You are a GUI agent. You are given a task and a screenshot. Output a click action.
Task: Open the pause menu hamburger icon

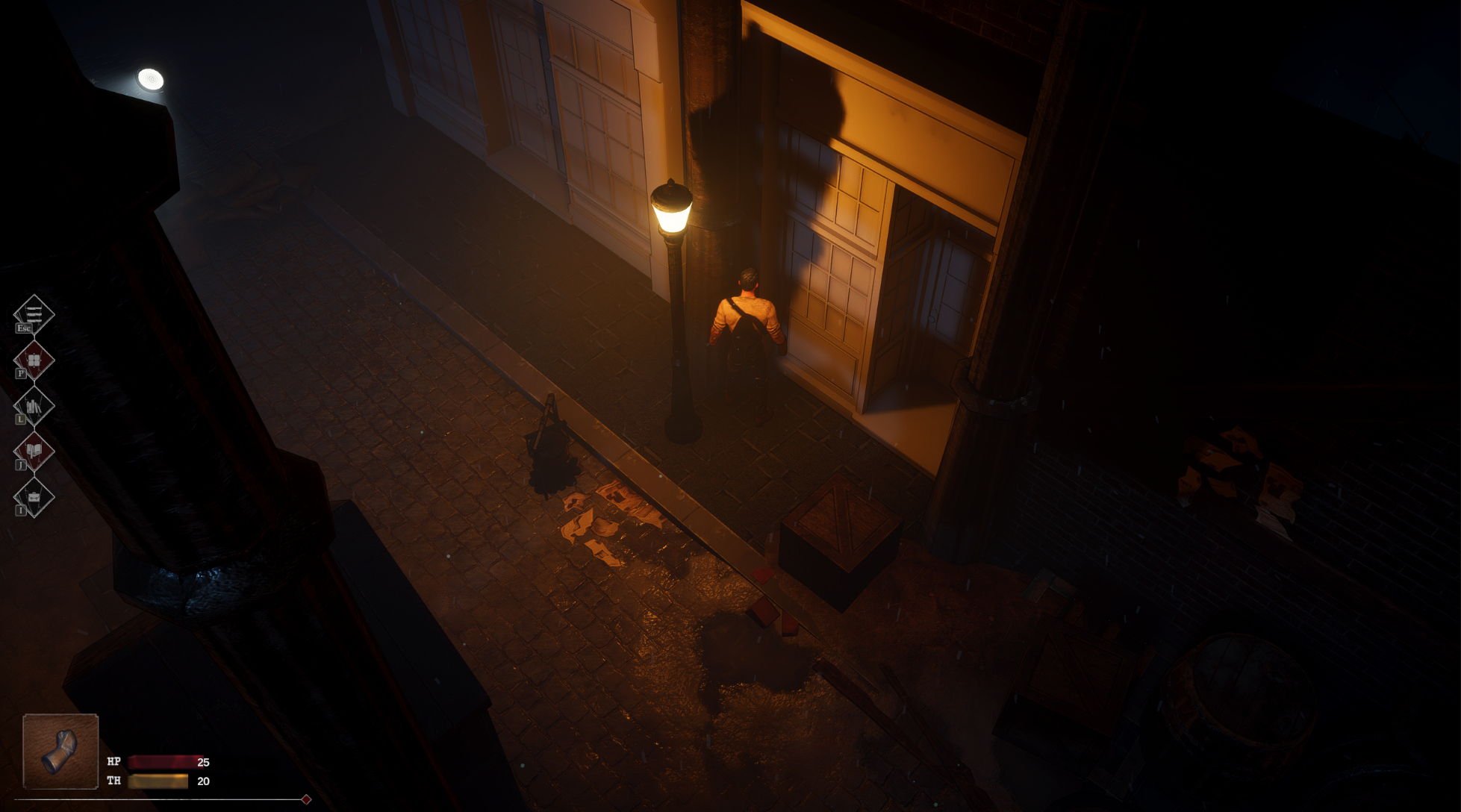click(34, 313)
